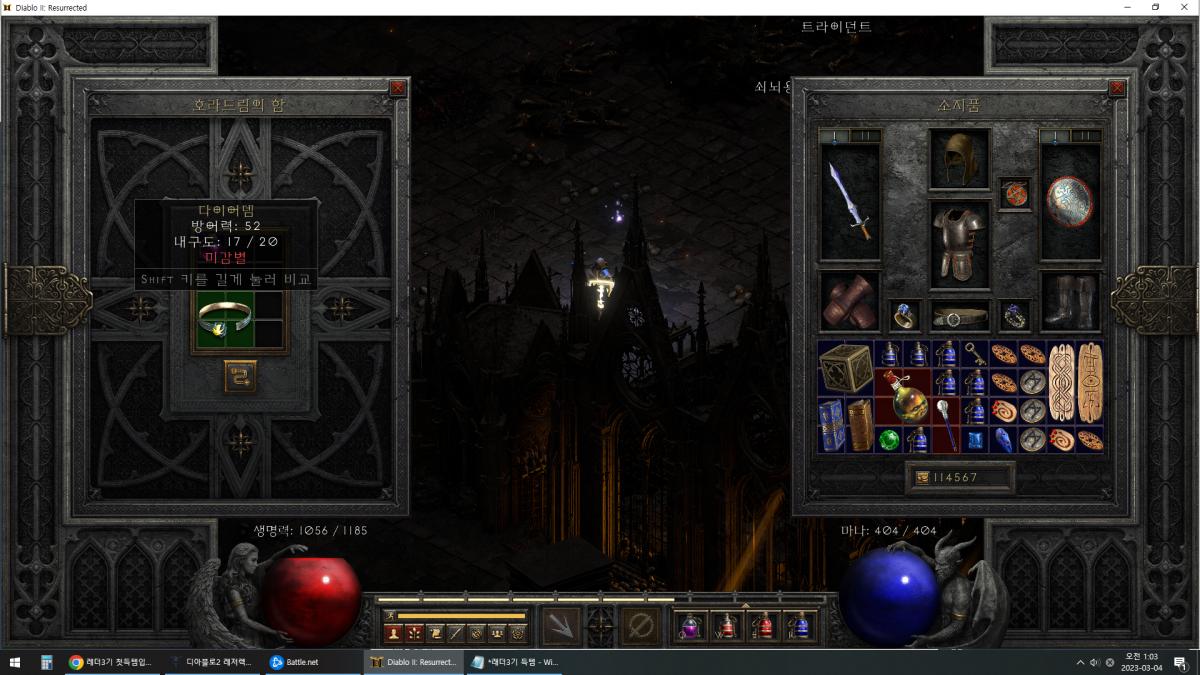Close the Horadric Cube window
The height and width of the screenshot is (675, 1200).
tap(398, 88)
